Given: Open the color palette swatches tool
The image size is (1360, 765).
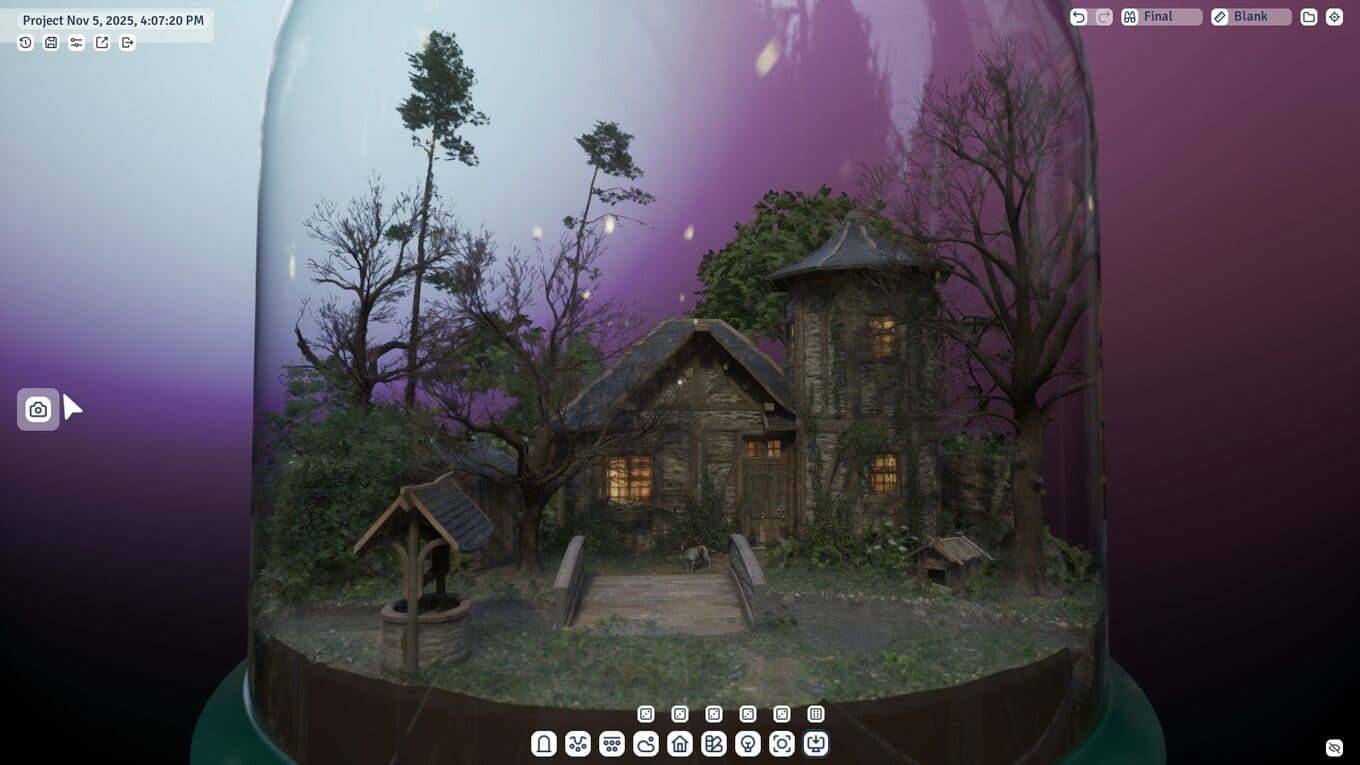Looking at the screenshot, I should [714, 744].
